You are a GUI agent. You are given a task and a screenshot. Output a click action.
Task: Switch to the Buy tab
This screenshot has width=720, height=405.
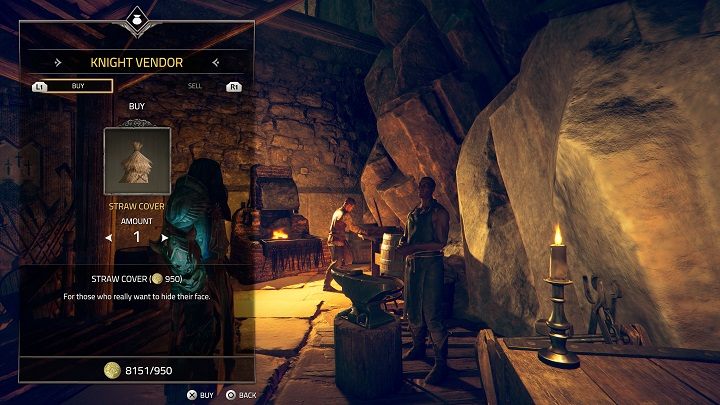pyautogui.click(x=78, y=86)
